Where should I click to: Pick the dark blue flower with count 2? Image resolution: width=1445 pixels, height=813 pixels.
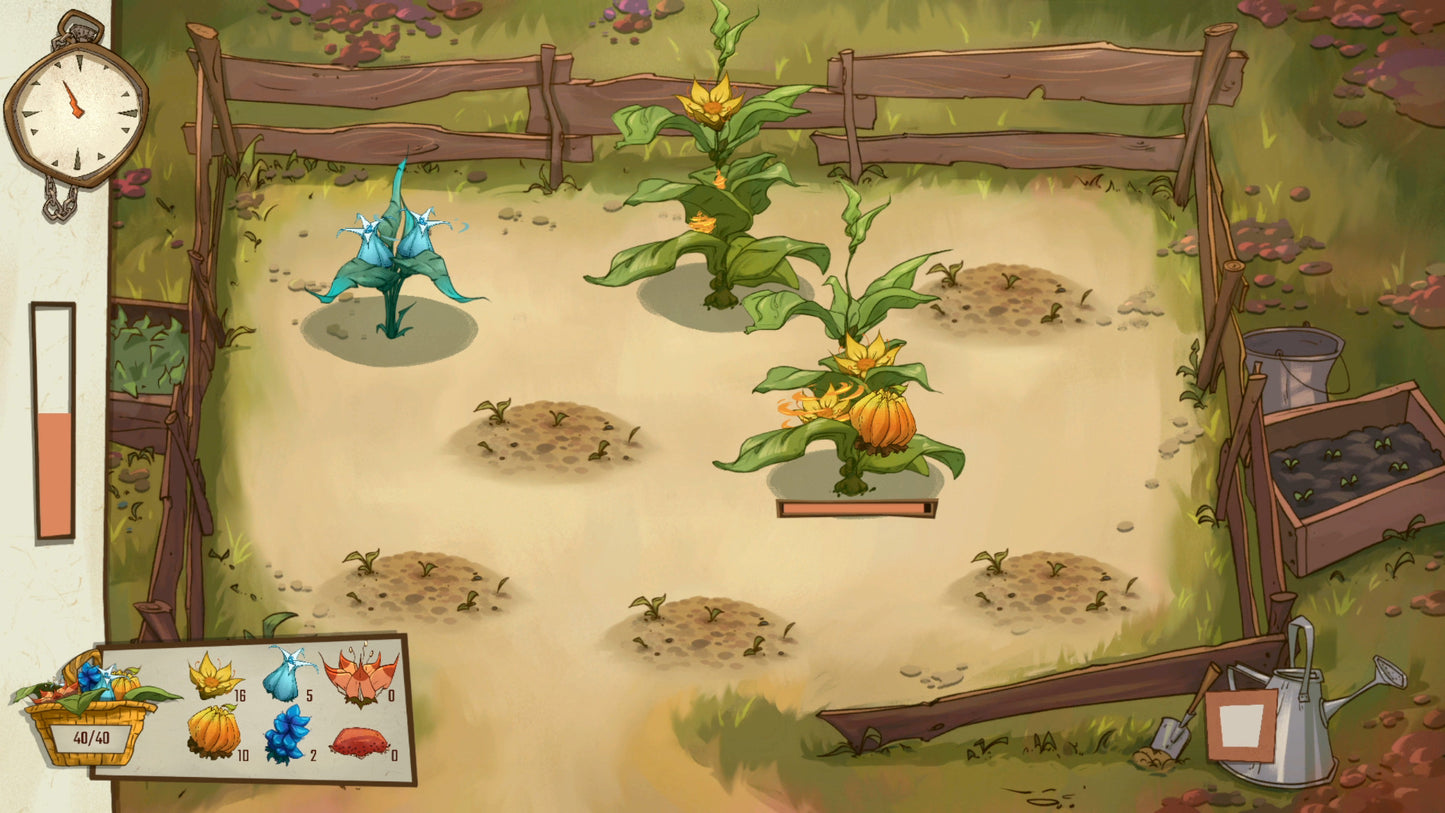287,734
